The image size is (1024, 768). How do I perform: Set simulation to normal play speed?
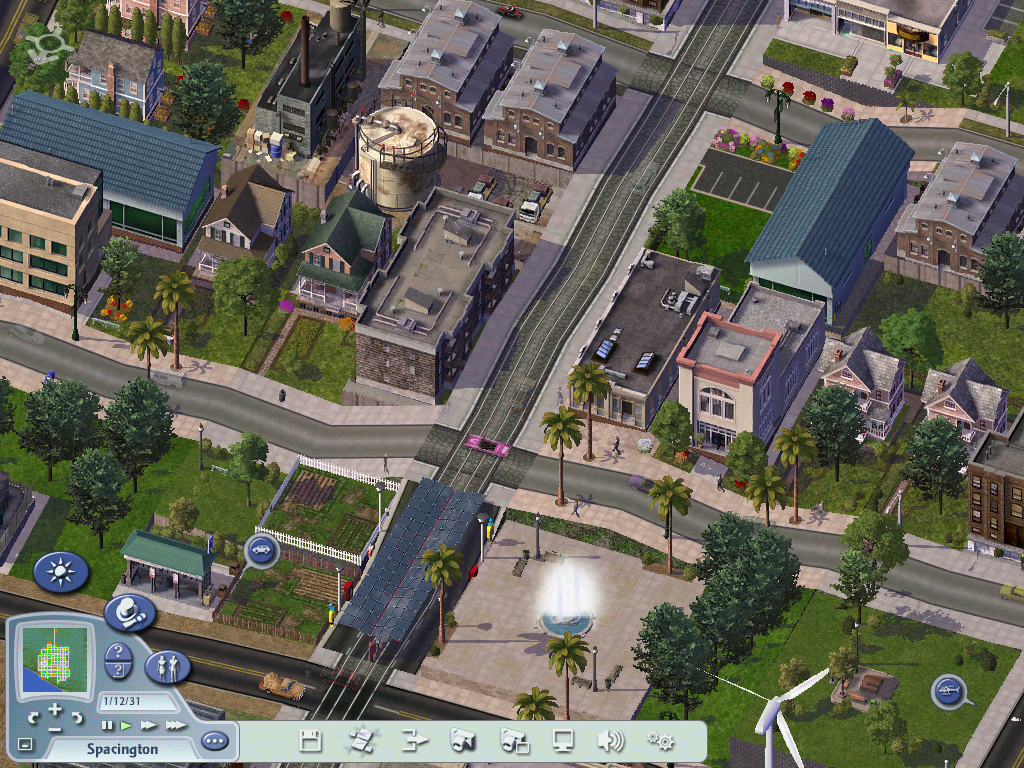click(x=126, y=725)
